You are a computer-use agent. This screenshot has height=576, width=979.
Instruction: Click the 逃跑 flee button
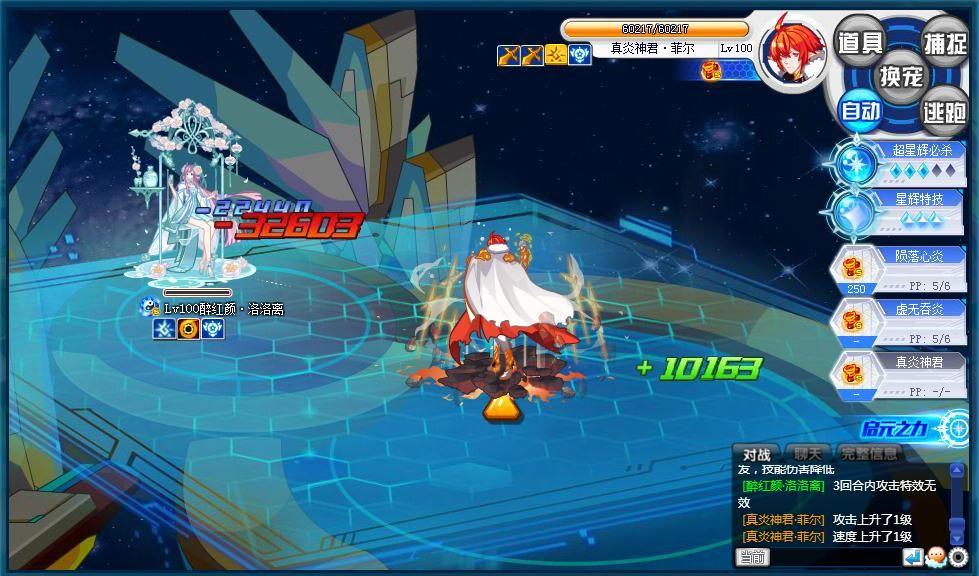(x=944, y=110)
